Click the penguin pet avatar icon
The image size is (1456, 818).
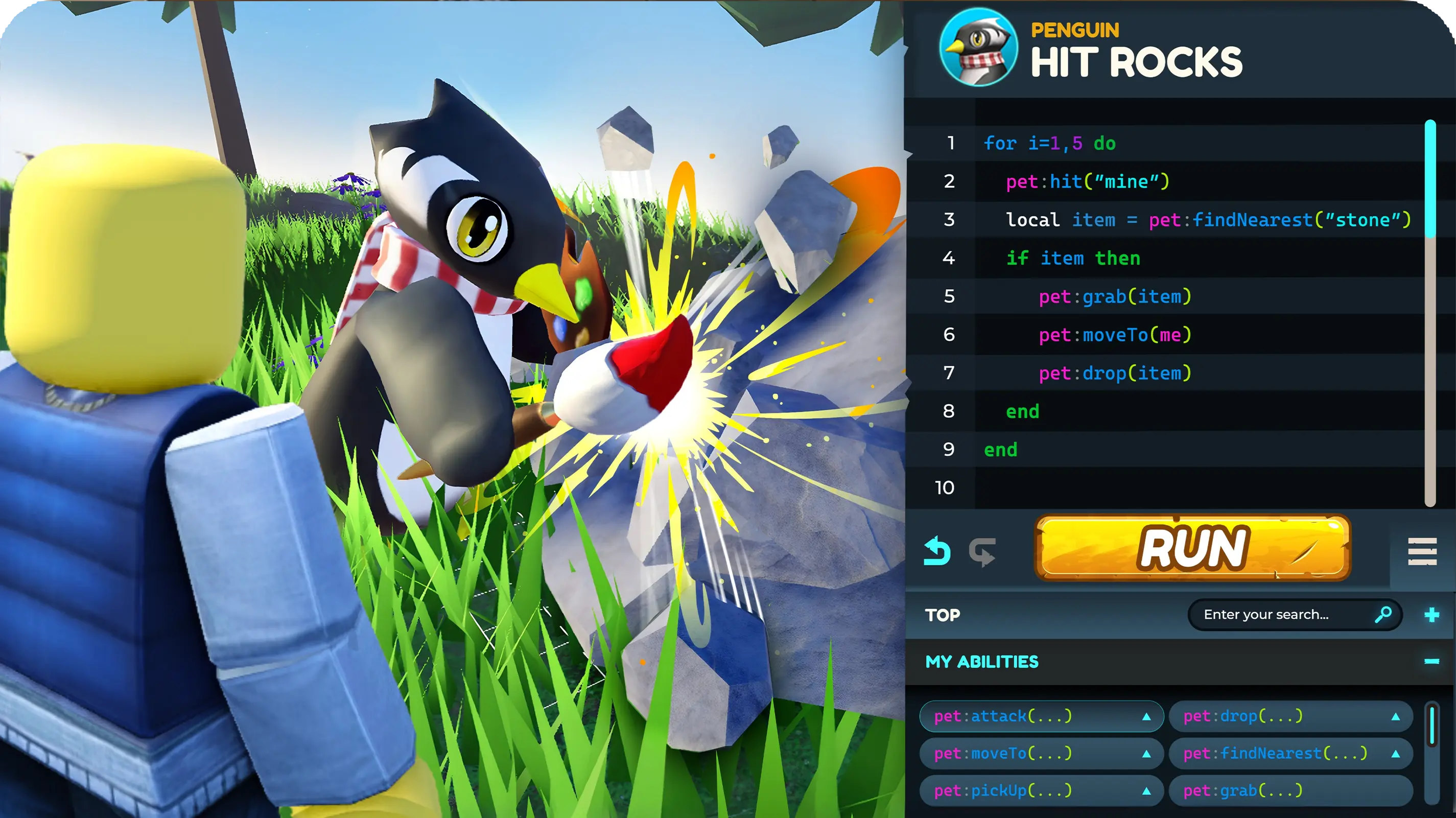pos(978,48)
